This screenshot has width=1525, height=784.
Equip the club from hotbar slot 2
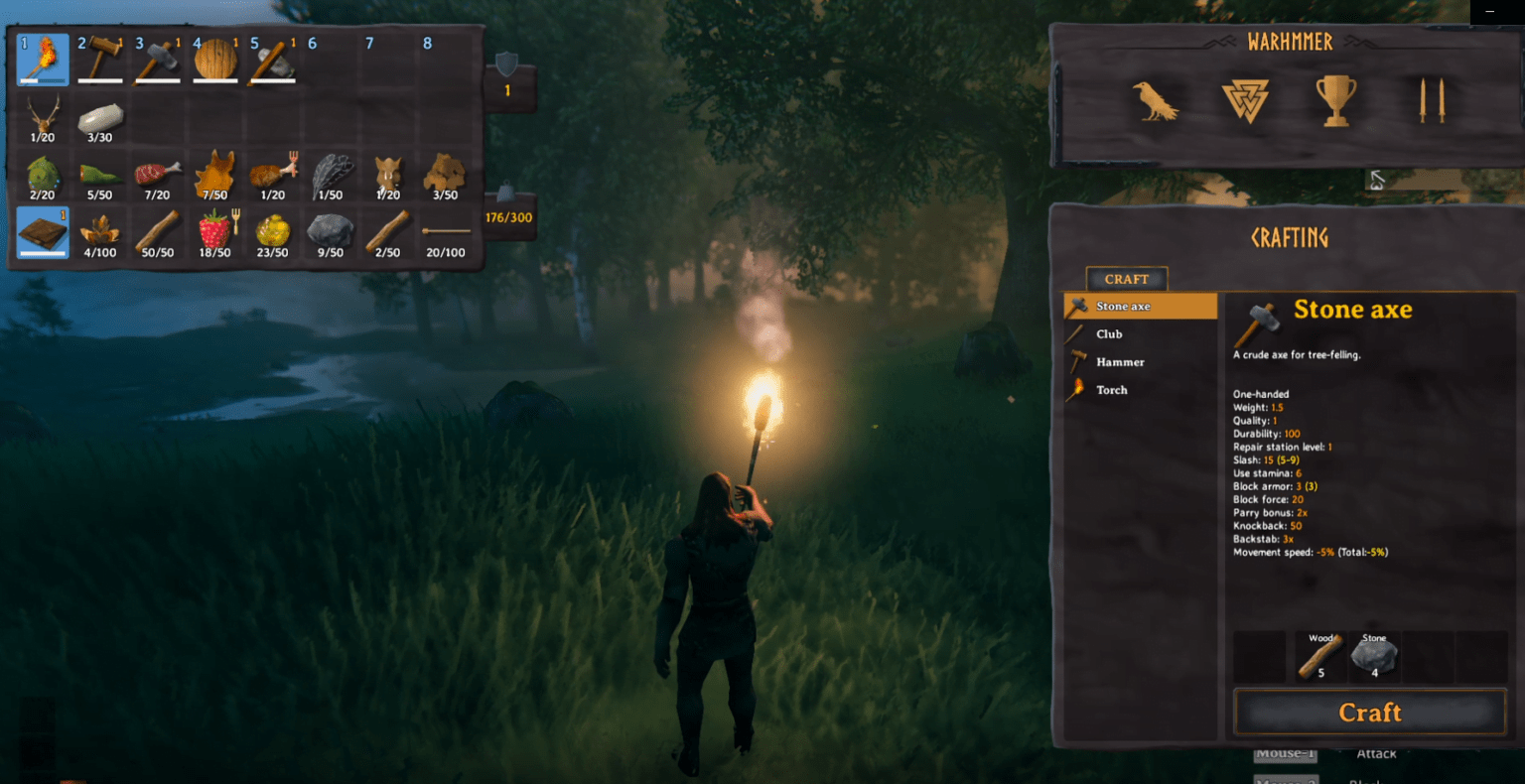101,58
